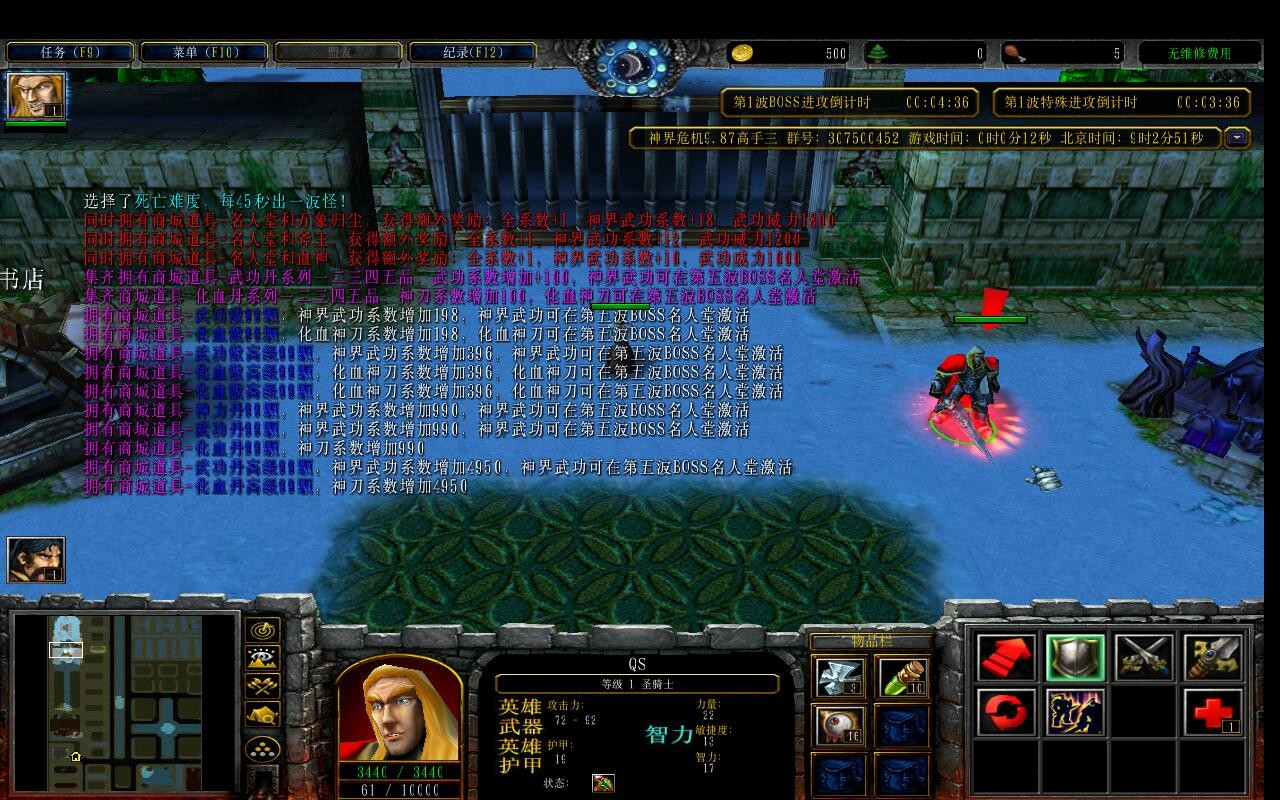
Task: Activate the minimap signal ping button
Action: (x=263, y=631)
